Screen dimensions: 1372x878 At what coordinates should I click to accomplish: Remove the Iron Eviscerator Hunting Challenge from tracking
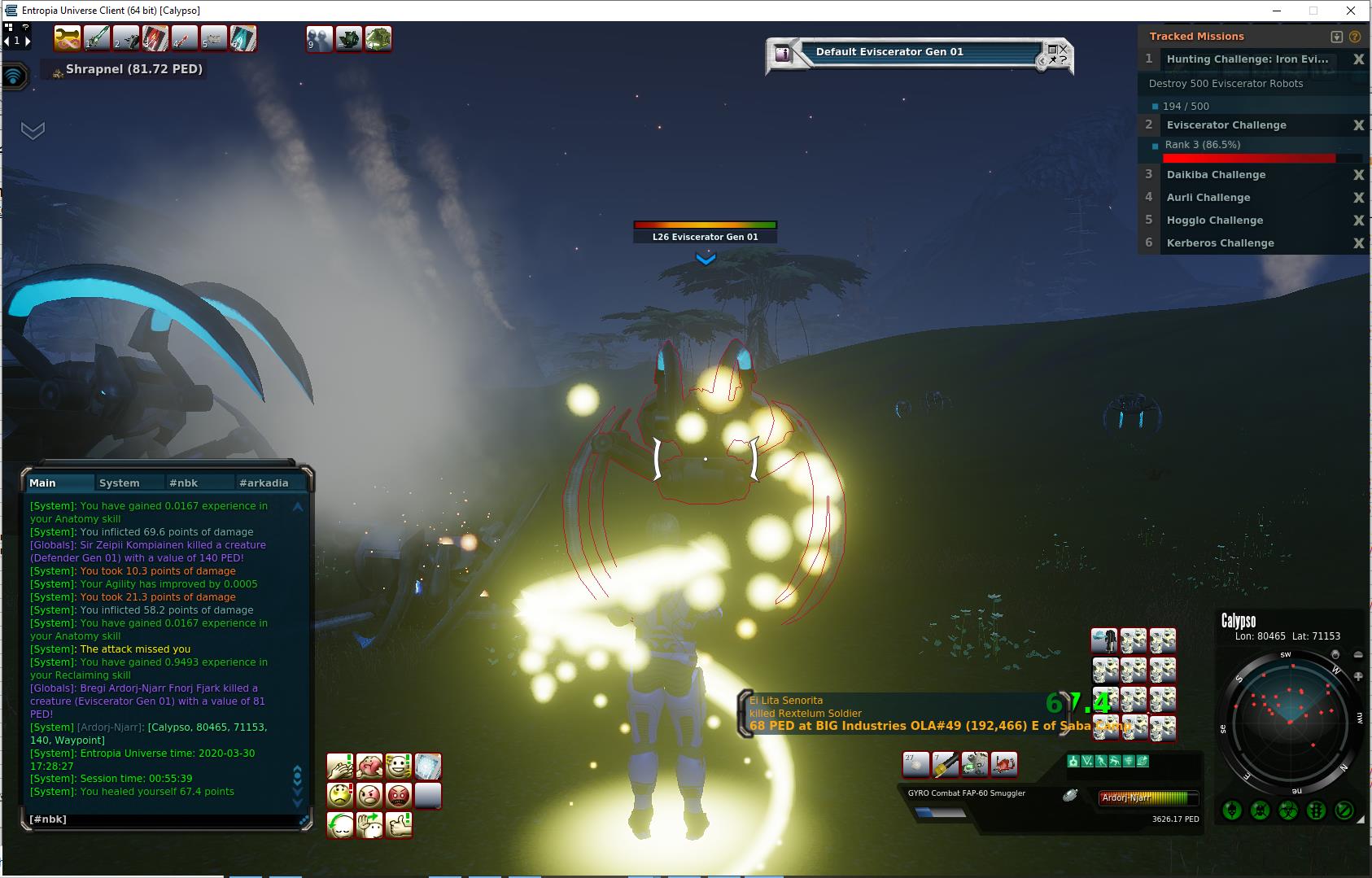pyautogui.click(x=1358, y=59)
